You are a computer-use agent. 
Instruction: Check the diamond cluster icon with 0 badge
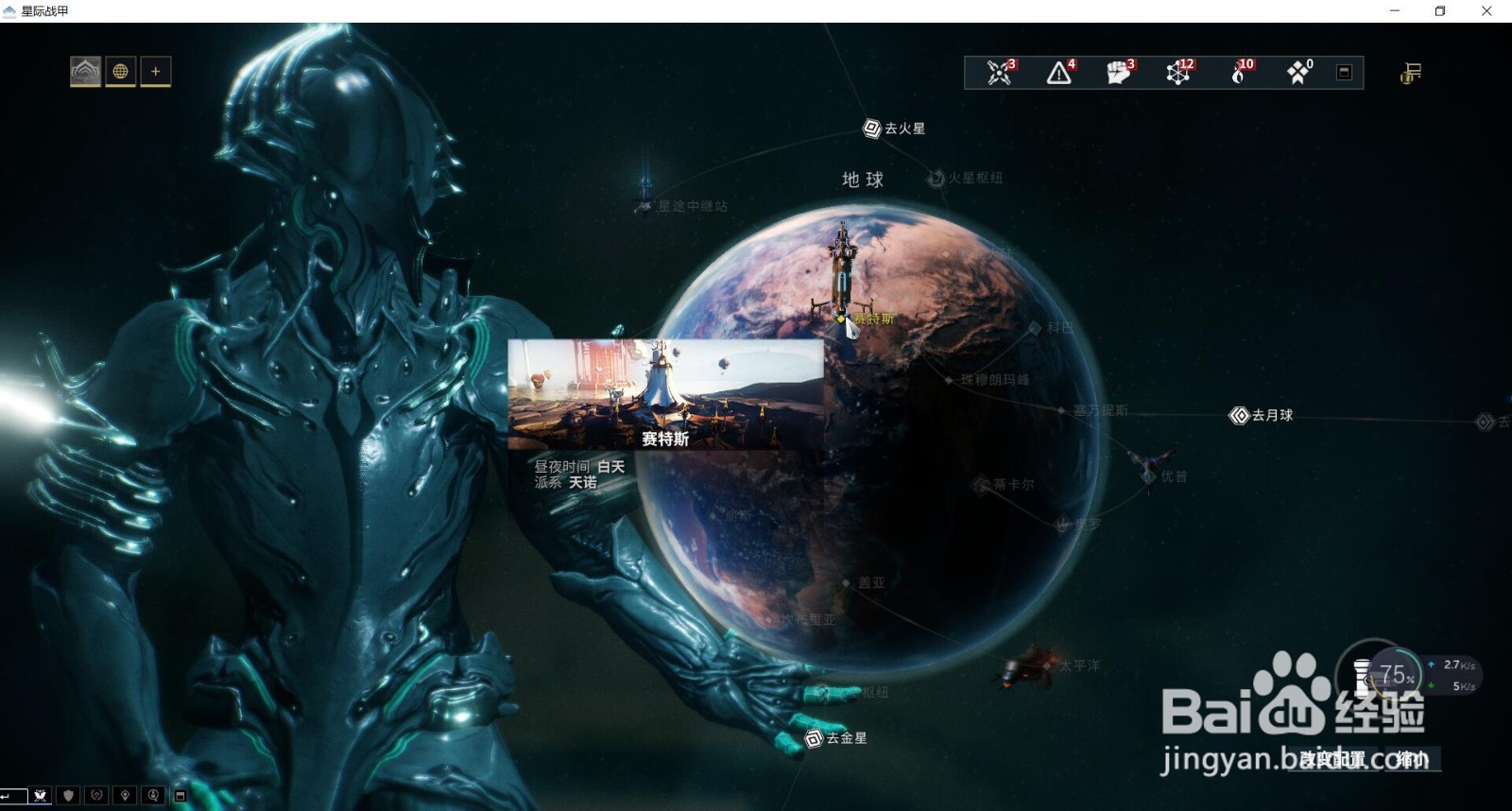(1297, 73)
